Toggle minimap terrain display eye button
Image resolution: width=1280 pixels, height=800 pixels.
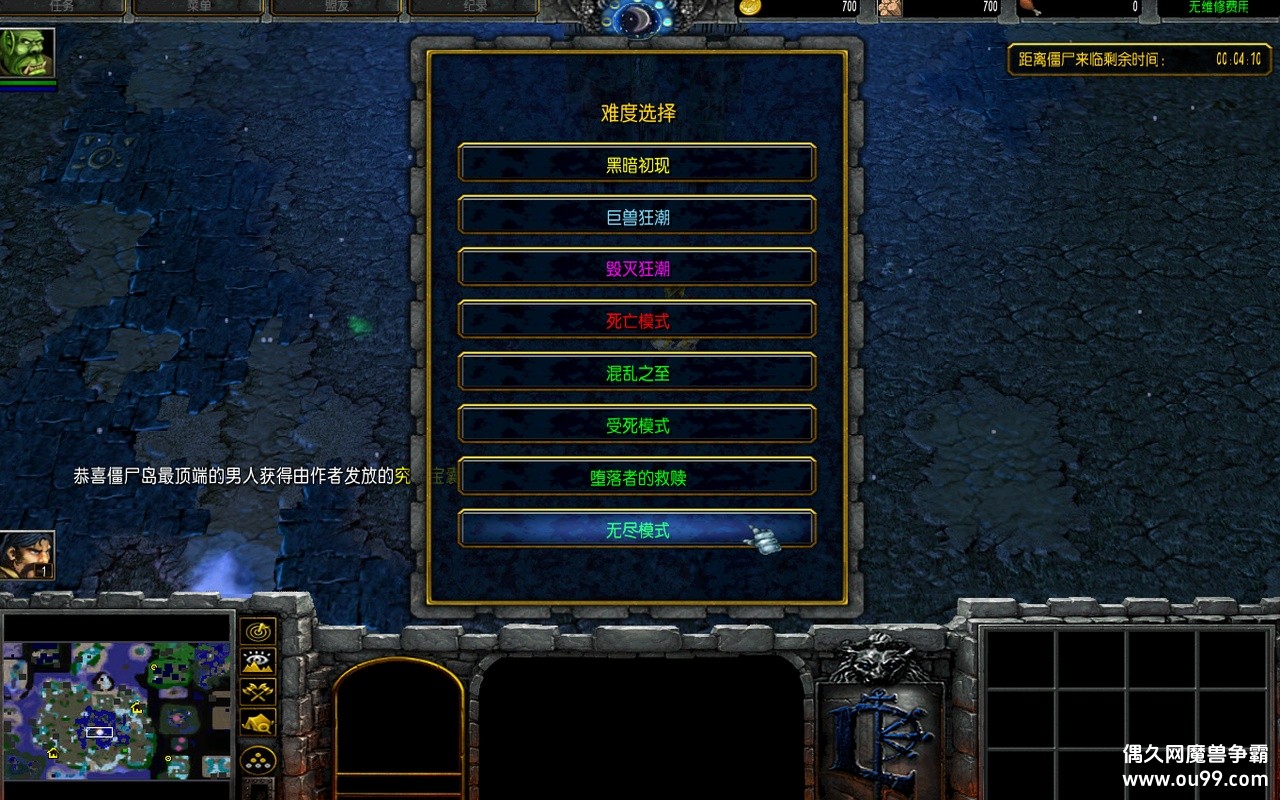(258, 661)
